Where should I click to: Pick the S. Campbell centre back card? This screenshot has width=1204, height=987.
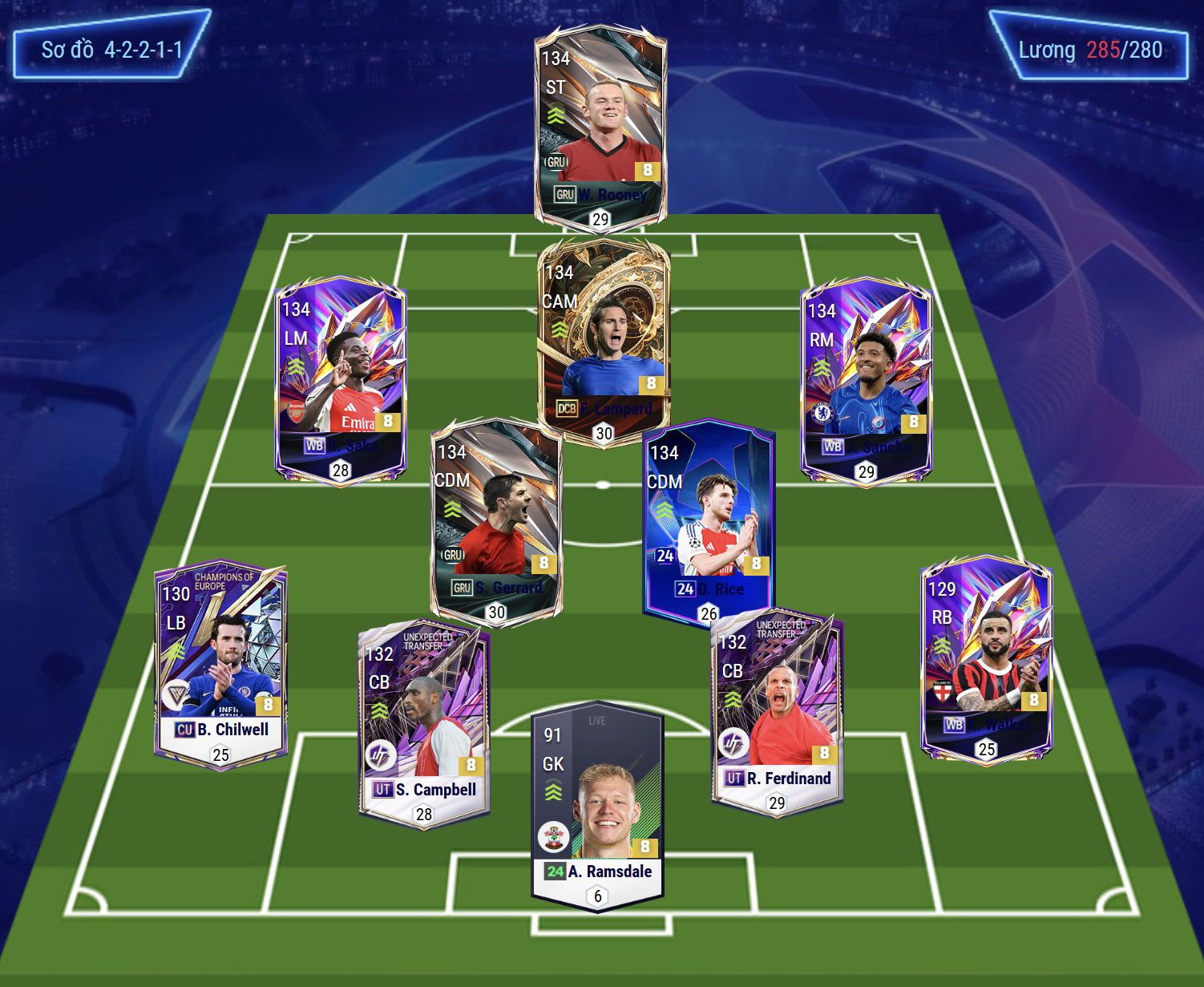[424, 723]
